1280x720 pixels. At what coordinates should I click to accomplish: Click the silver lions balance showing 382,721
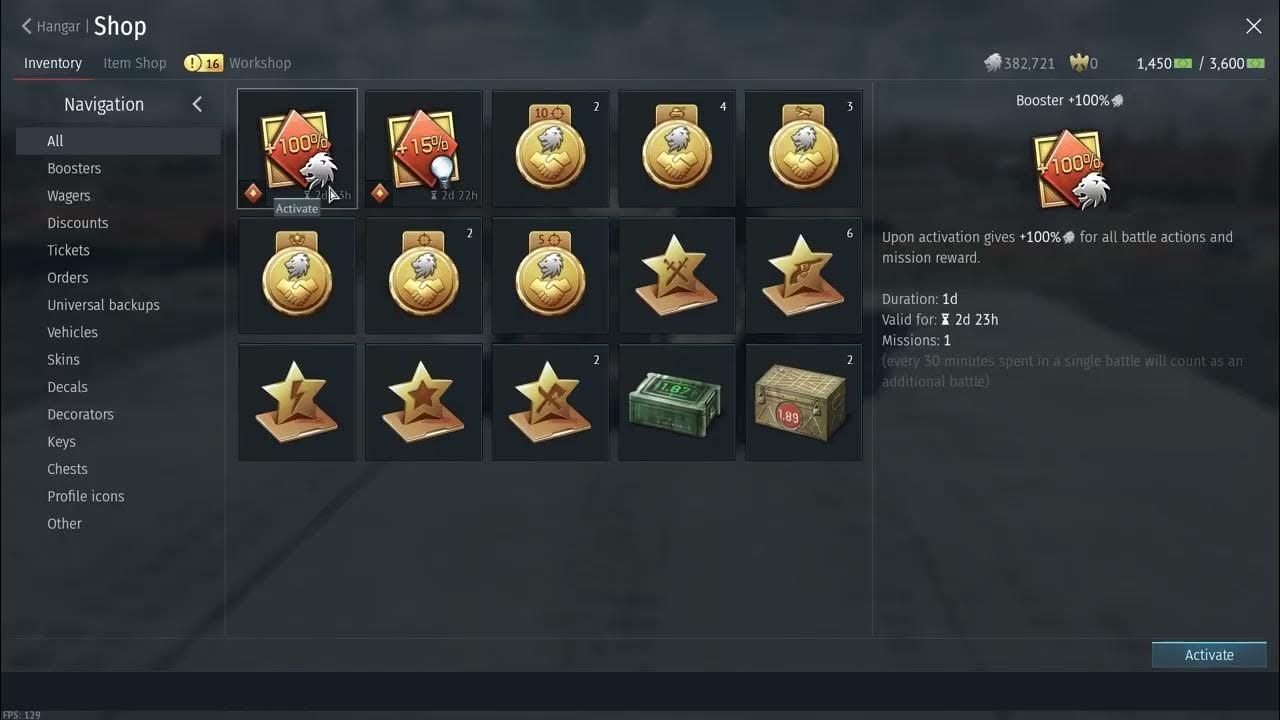click(1019, 62)
